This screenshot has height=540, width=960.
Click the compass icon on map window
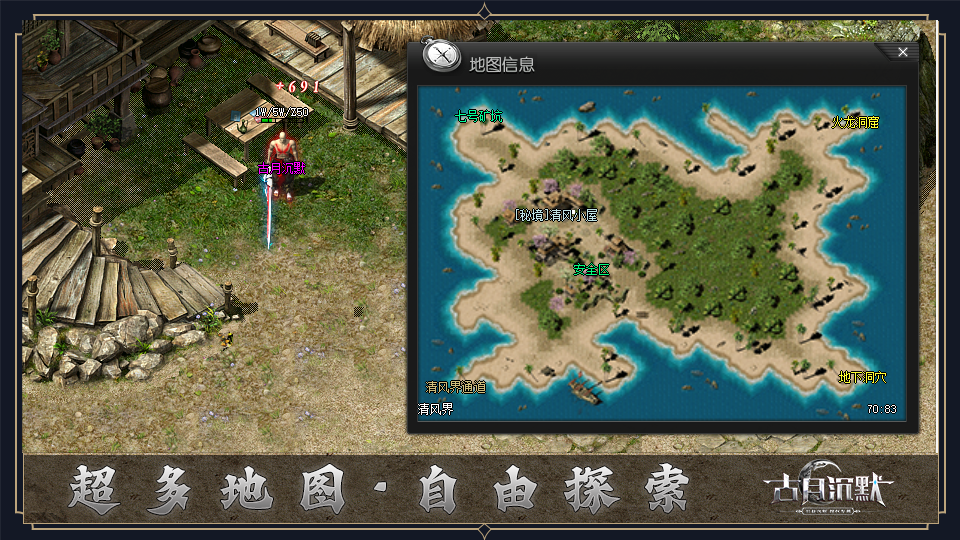(x=441, y=56)
